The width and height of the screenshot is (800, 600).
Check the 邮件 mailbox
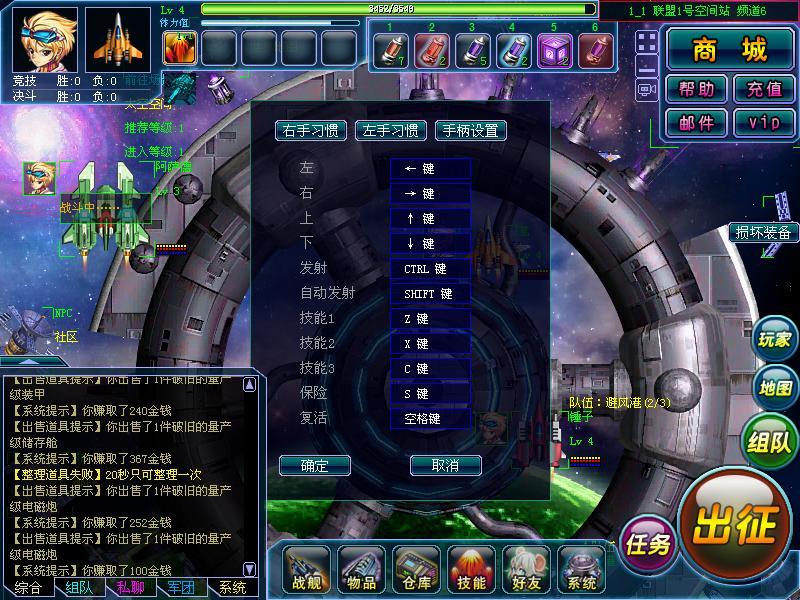[x=696, y=122]
